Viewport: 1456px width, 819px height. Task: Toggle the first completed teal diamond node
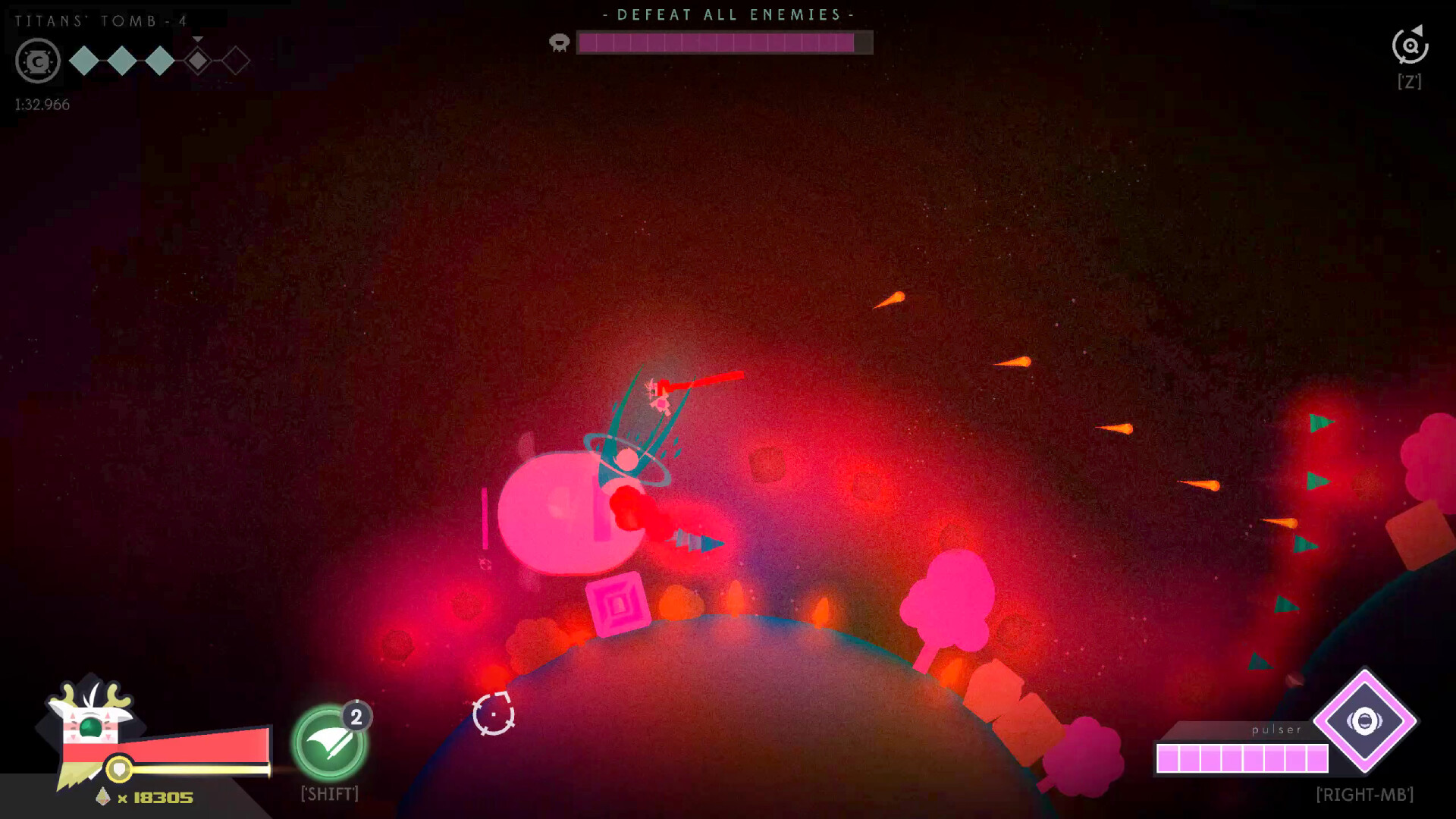click(83, 61)
